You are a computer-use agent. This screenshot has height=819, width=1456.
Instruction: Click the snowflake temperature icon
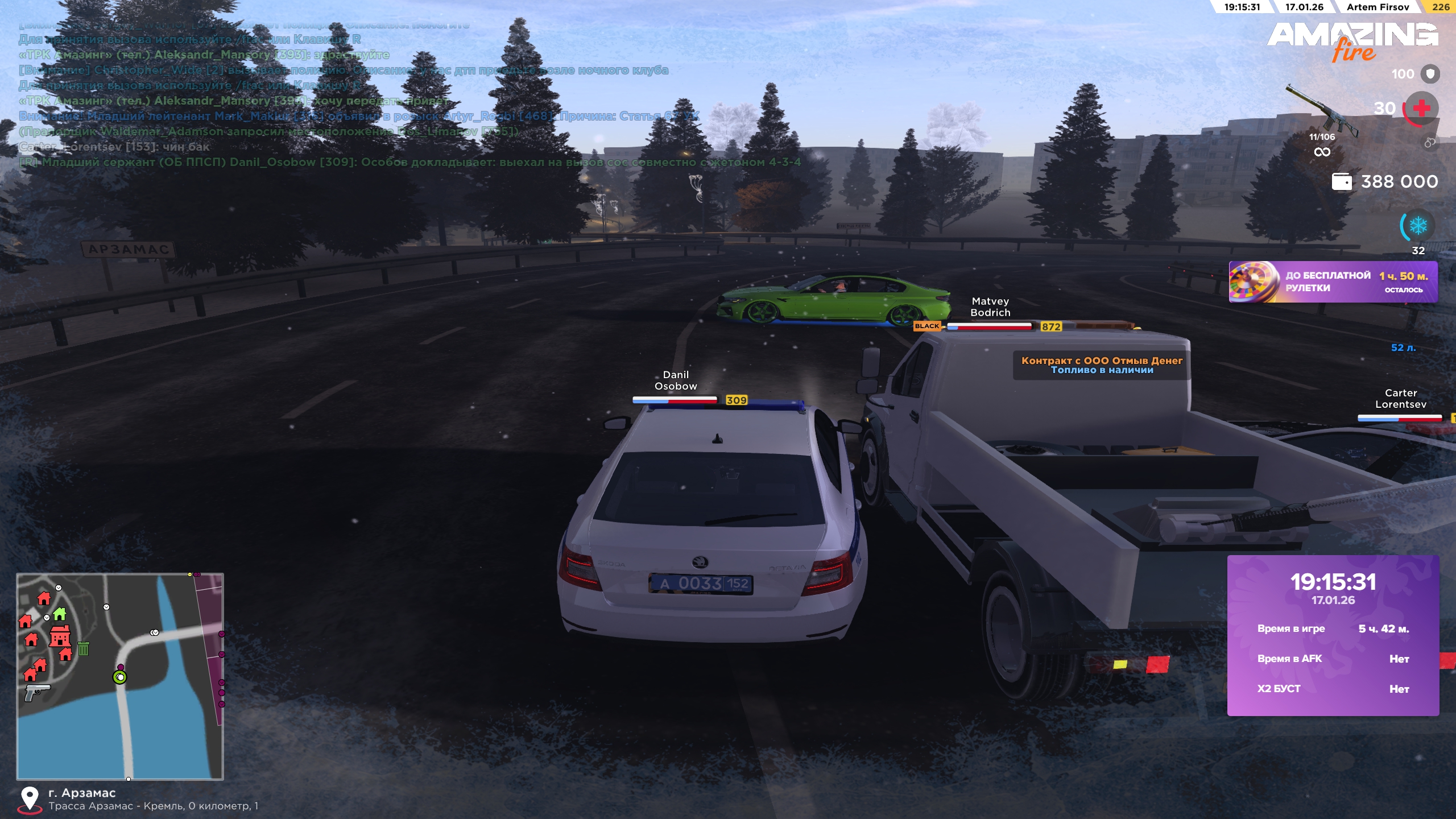1418,226
